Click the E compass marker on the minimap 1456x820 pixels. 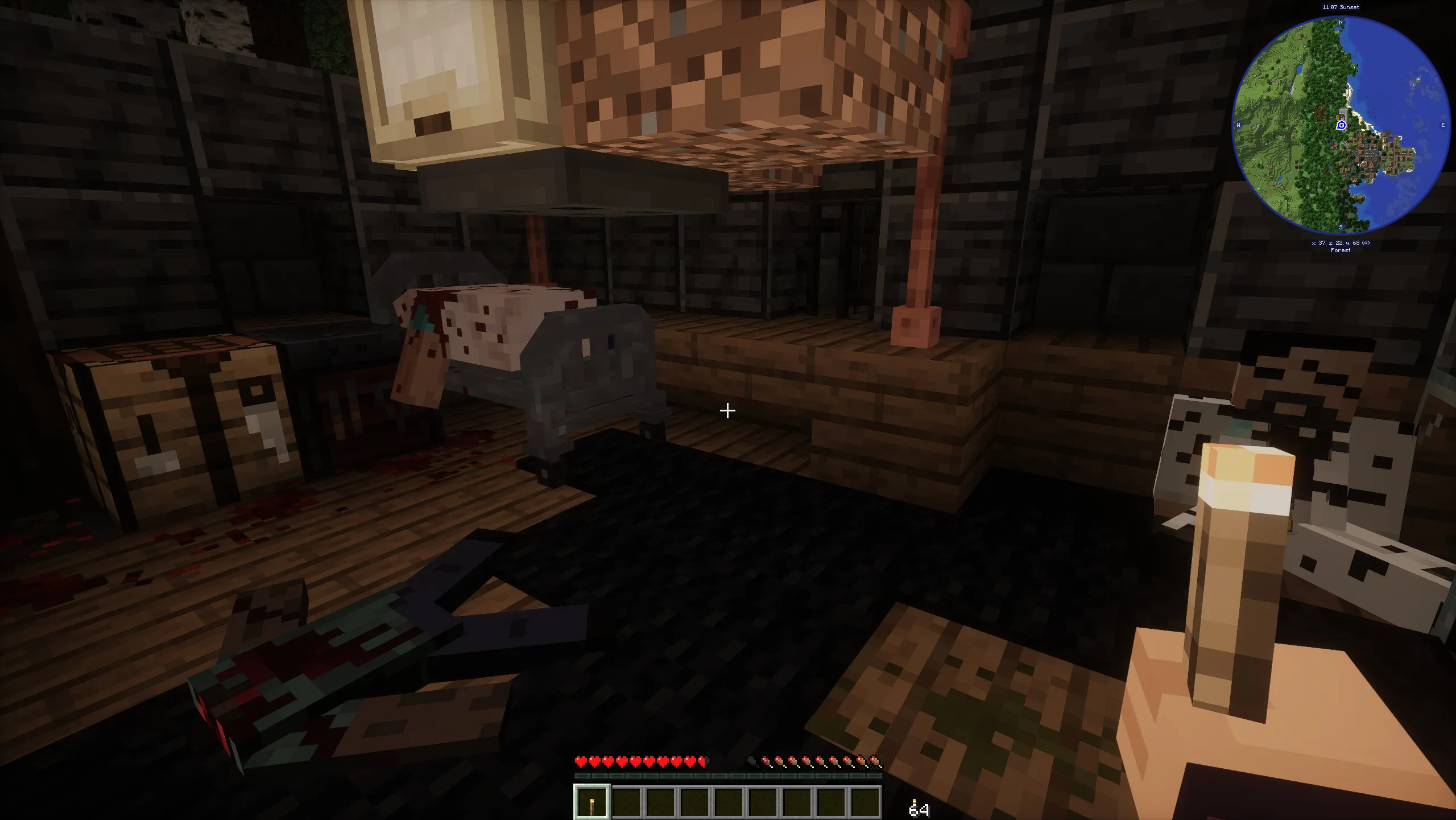(x=1443, y=125)
